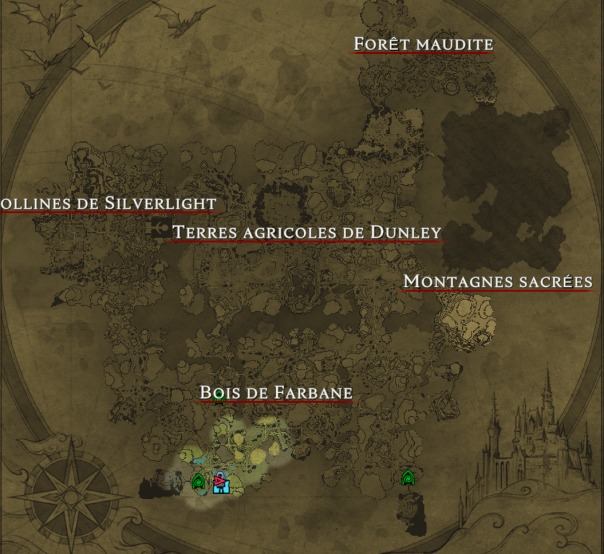Viewport: 604px width, 554px height.
Task: Select the Collines de Silverlight region label
Action: coord(107,204)
